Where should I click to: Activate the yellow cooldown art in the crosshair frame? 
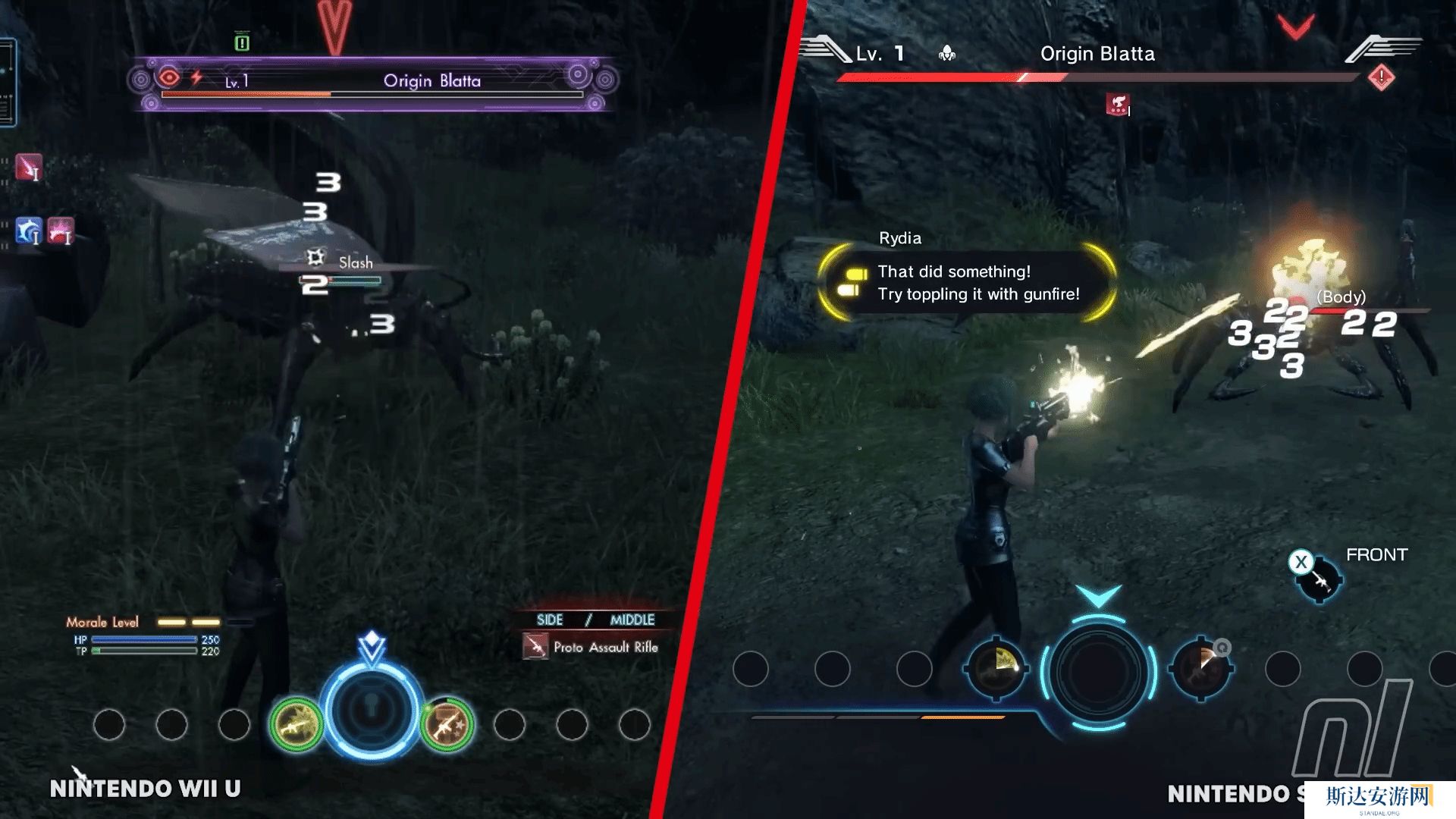pos(996,668)
